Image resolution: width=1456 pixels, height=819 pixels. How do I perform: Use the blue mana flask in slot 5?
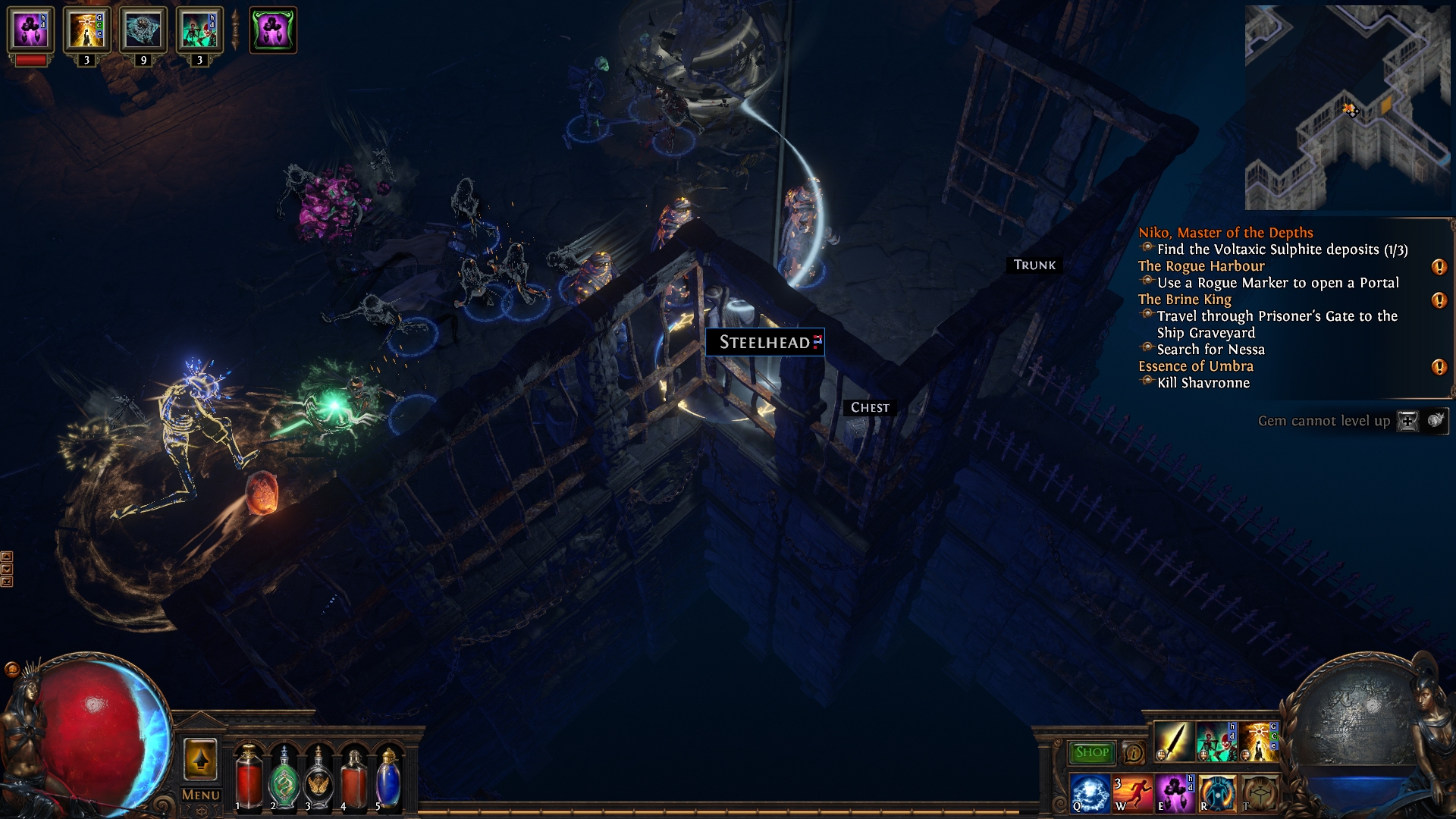tap(388, 779)
